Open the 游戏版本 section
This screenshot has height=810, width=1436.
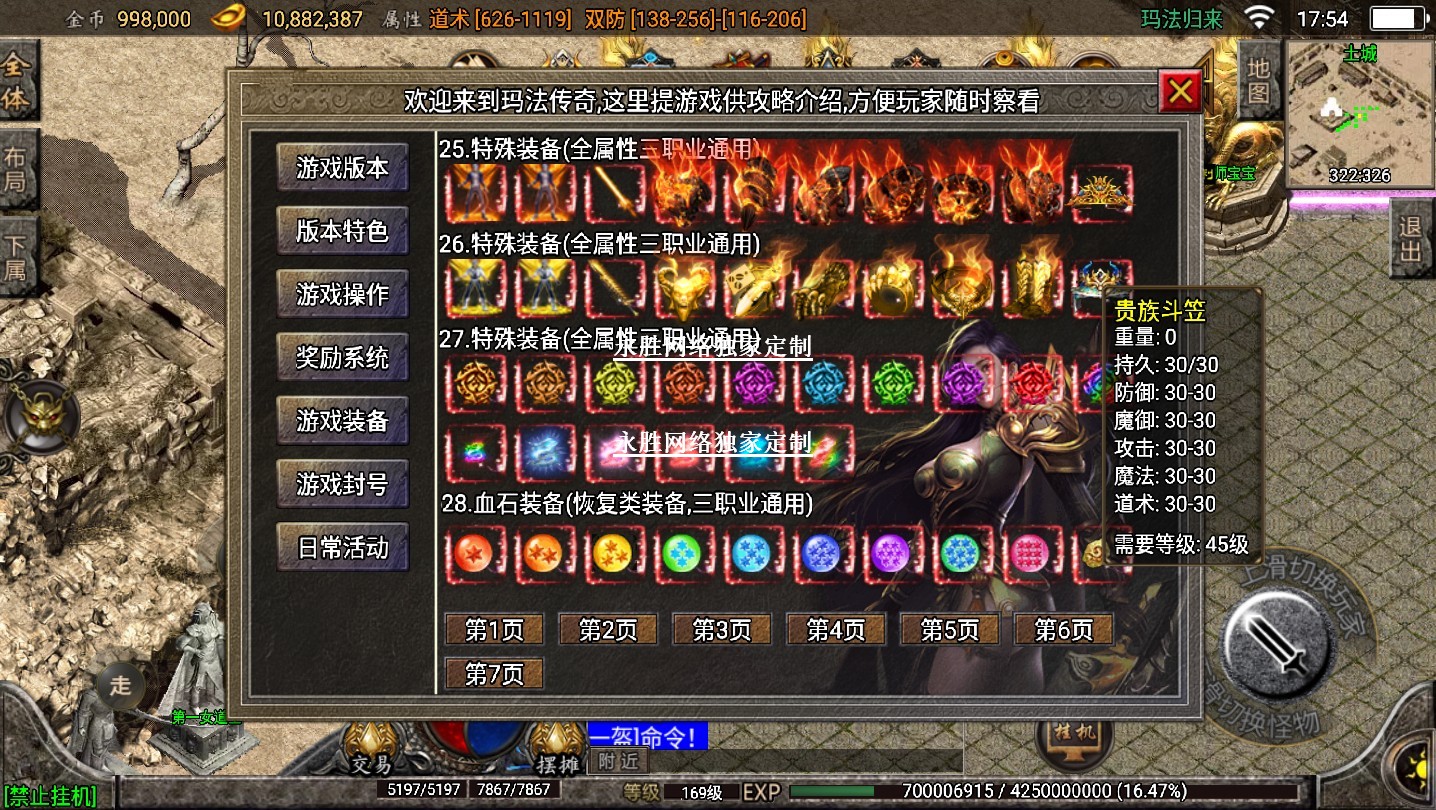(342, 168)
